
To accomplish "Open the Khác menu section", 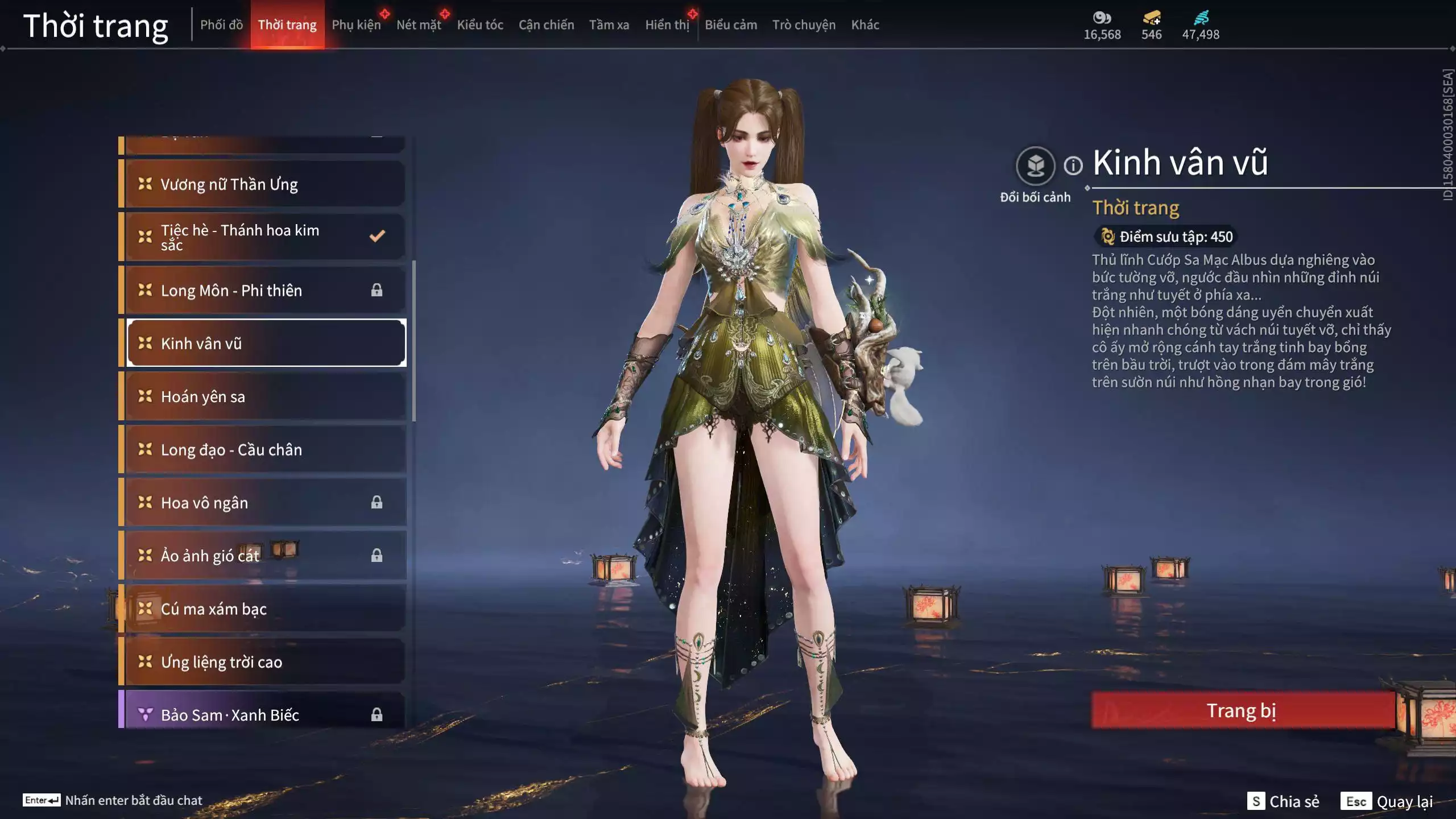I will [x=866, y=24].
